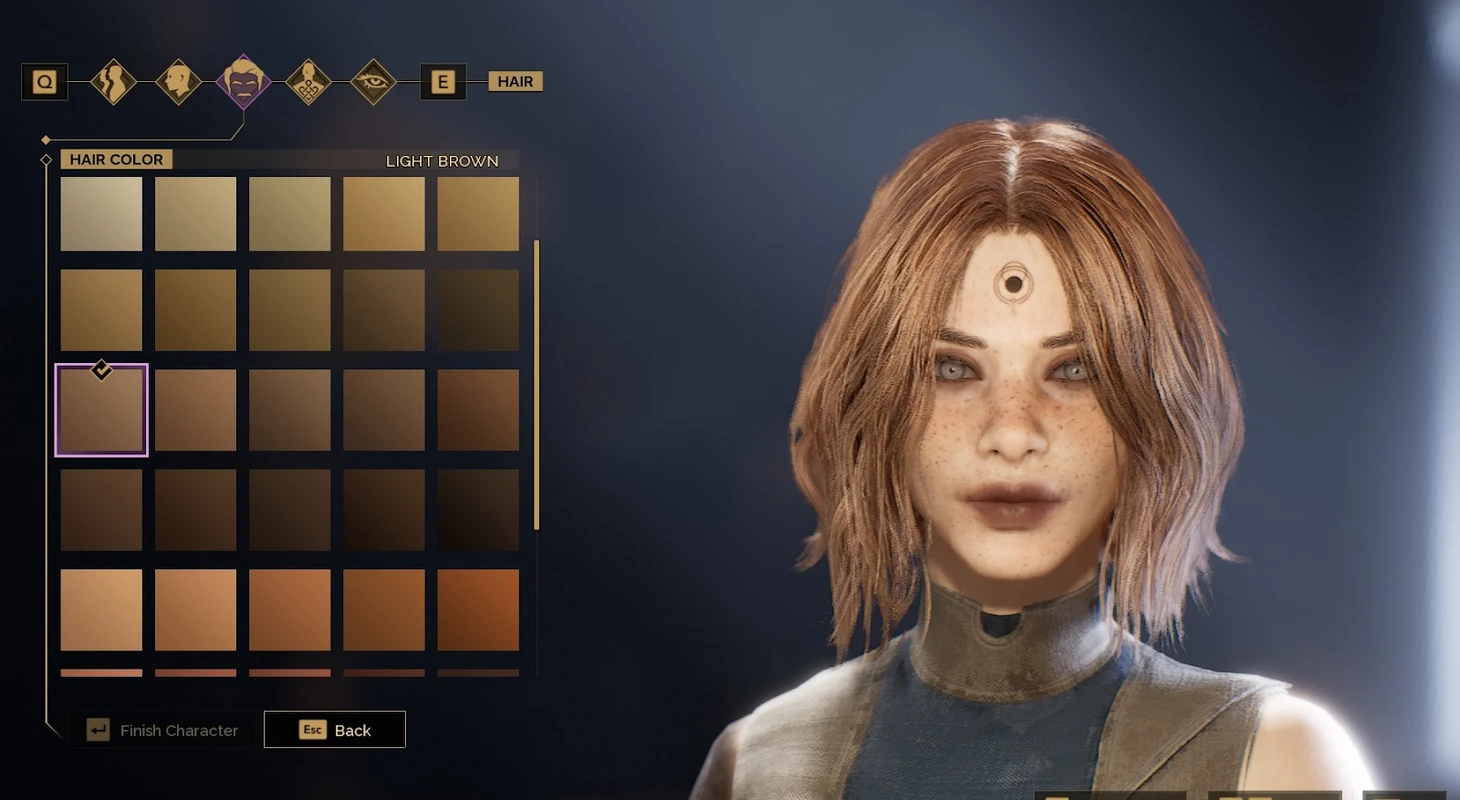The image size is (1460, 800).
Task: Choose the light peach ginger hair swatch
Action: [x=101, y=610]
